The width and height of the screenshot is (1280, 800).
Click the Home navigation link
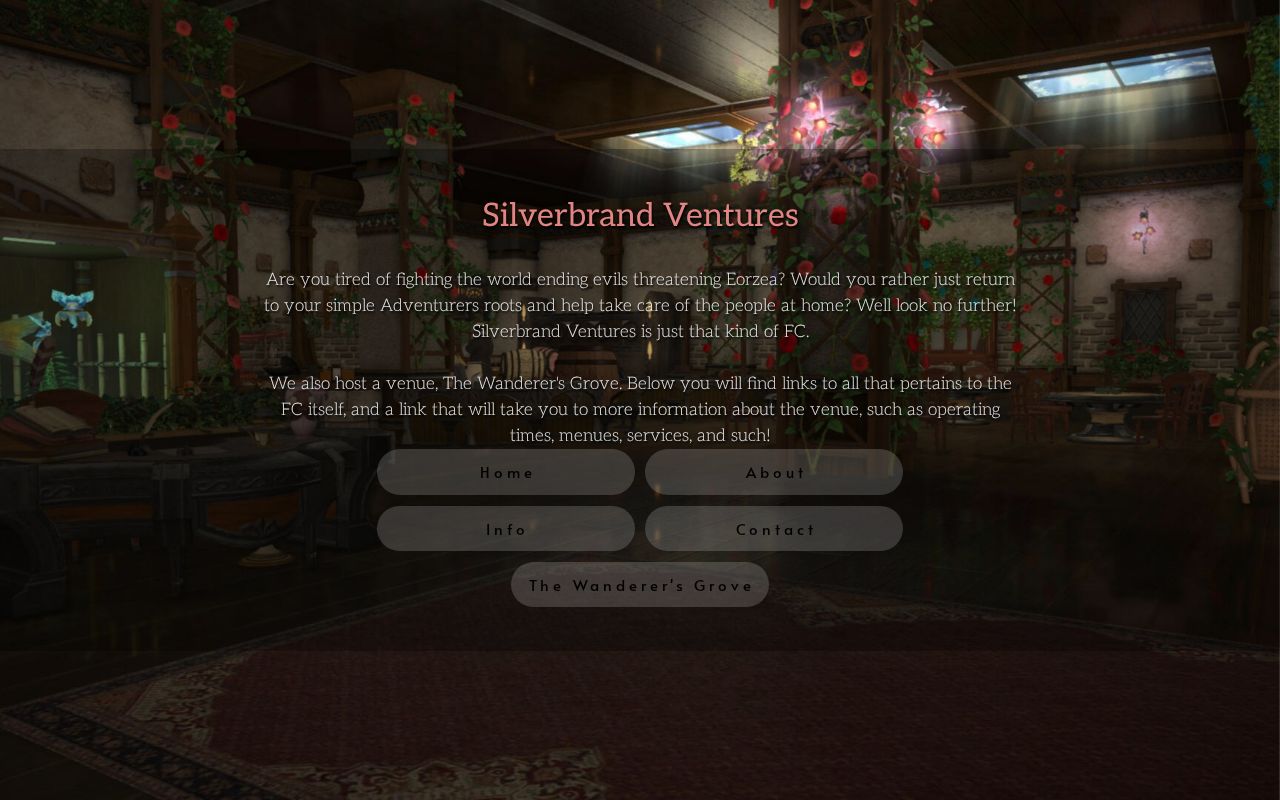coord(505,472)
